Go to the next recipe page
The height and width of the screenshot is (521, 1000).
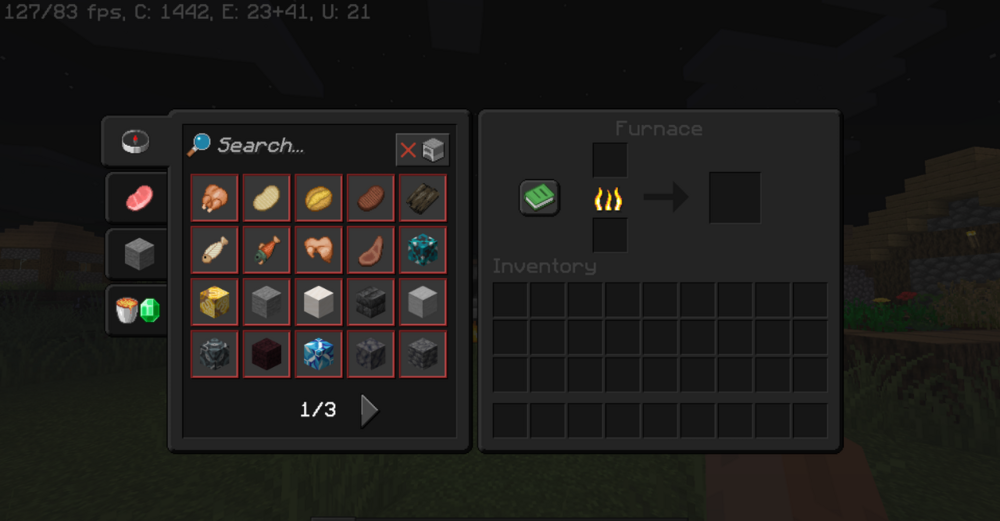coord(369,410)
